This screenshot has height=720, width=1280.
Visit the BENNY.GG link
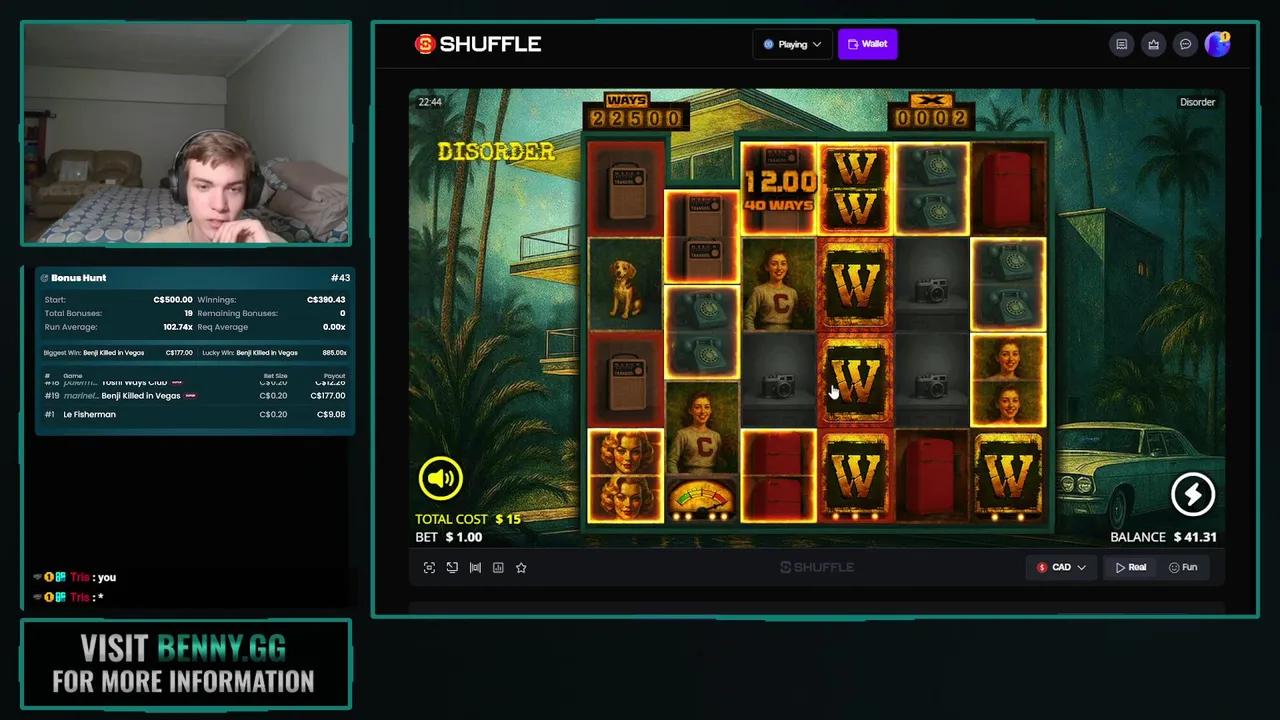(x=222, y=648)
